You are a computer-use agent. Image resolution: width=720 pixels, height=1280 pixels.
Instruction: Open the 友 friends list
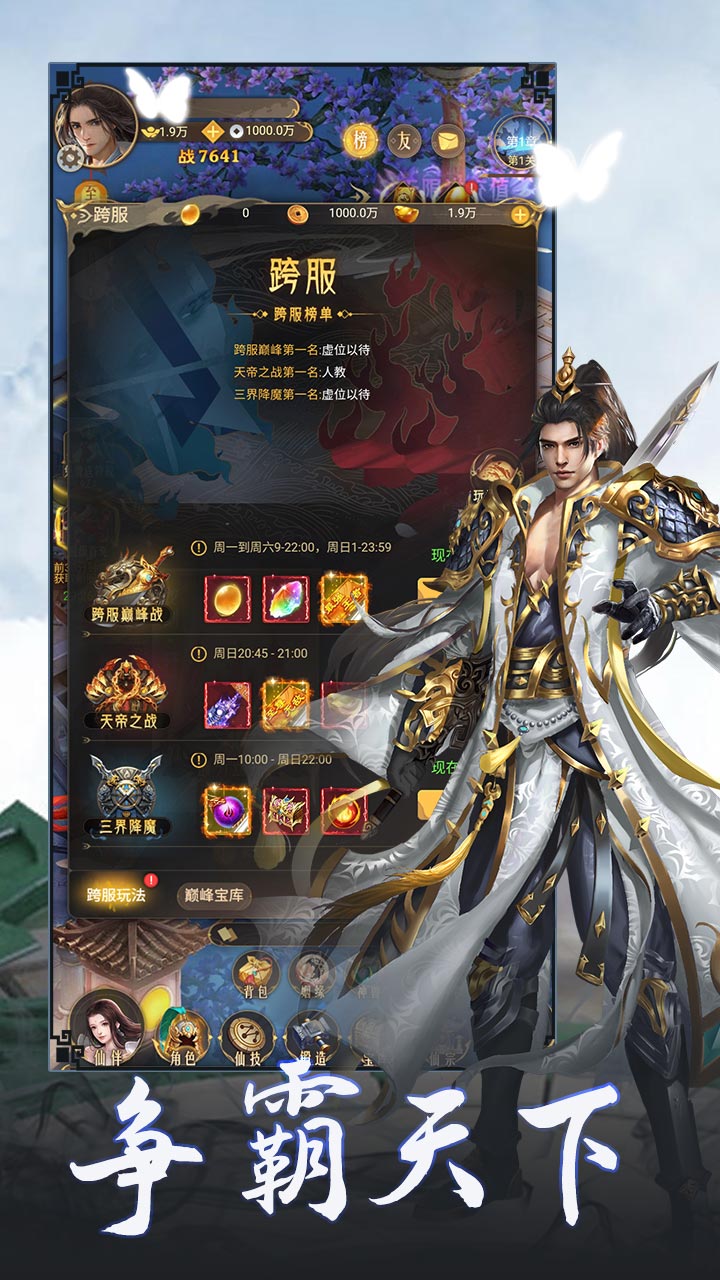[404, 140]
